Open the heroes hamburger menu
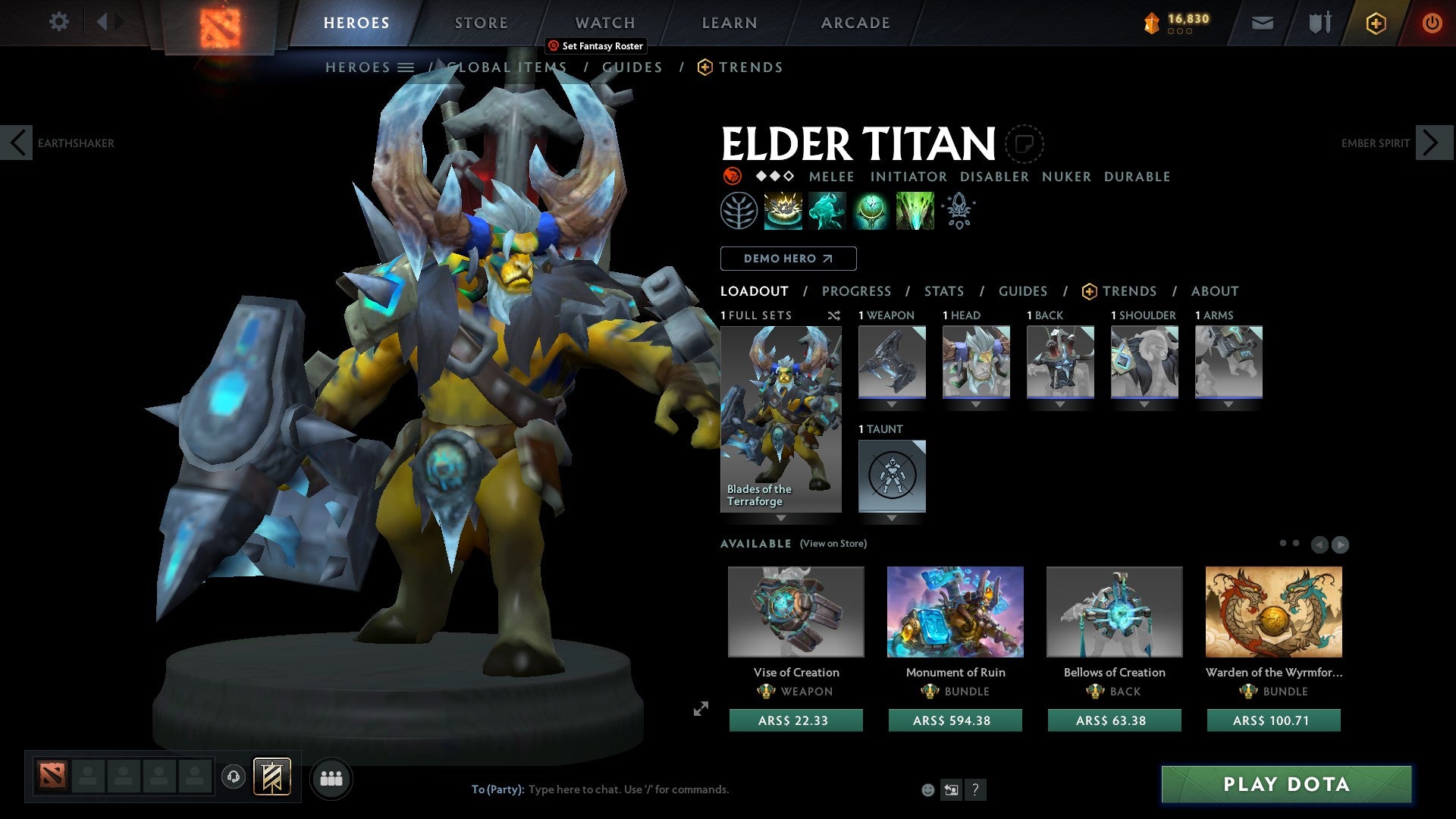 coord(406,67)
